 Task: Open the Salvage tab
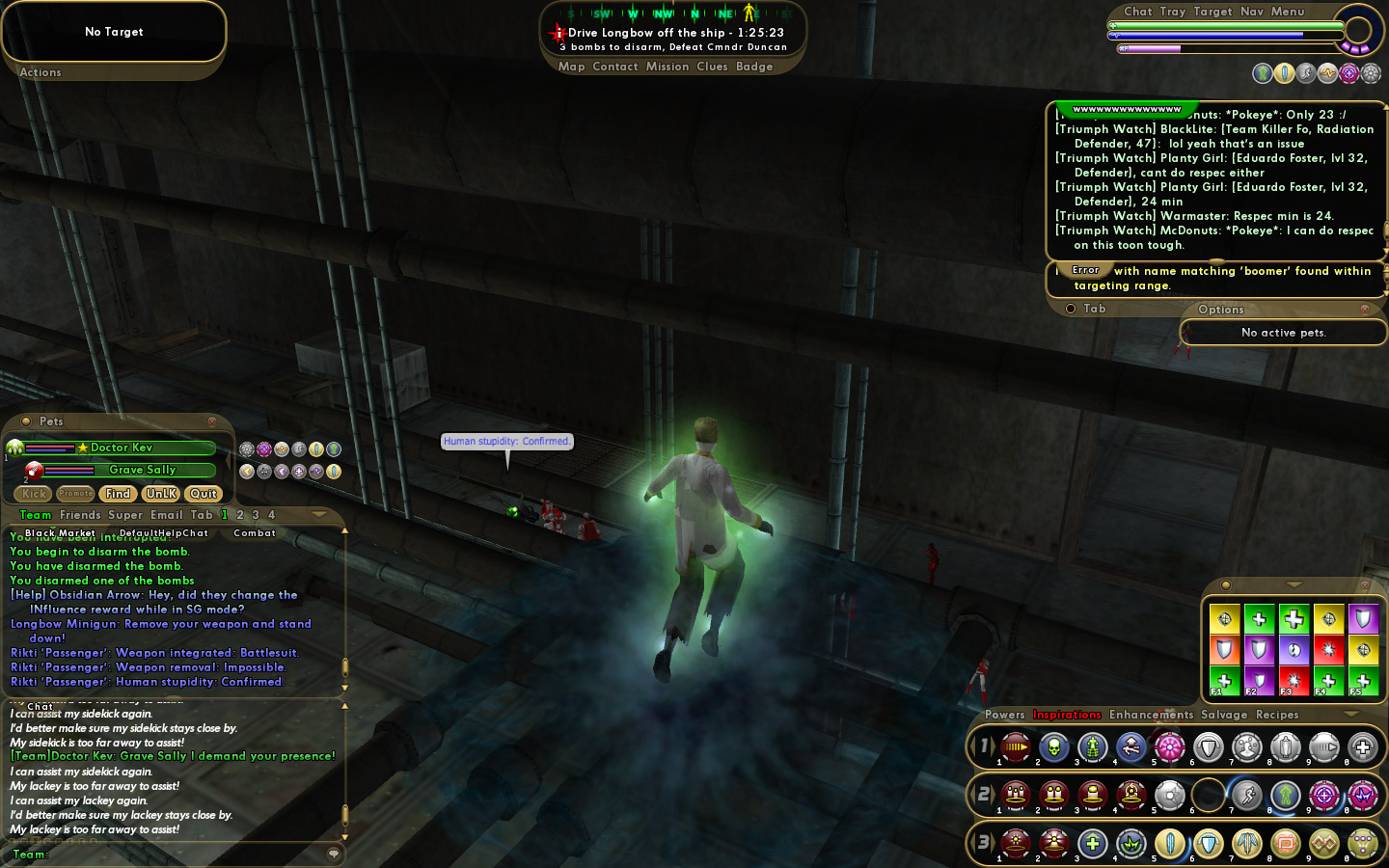1224,715
